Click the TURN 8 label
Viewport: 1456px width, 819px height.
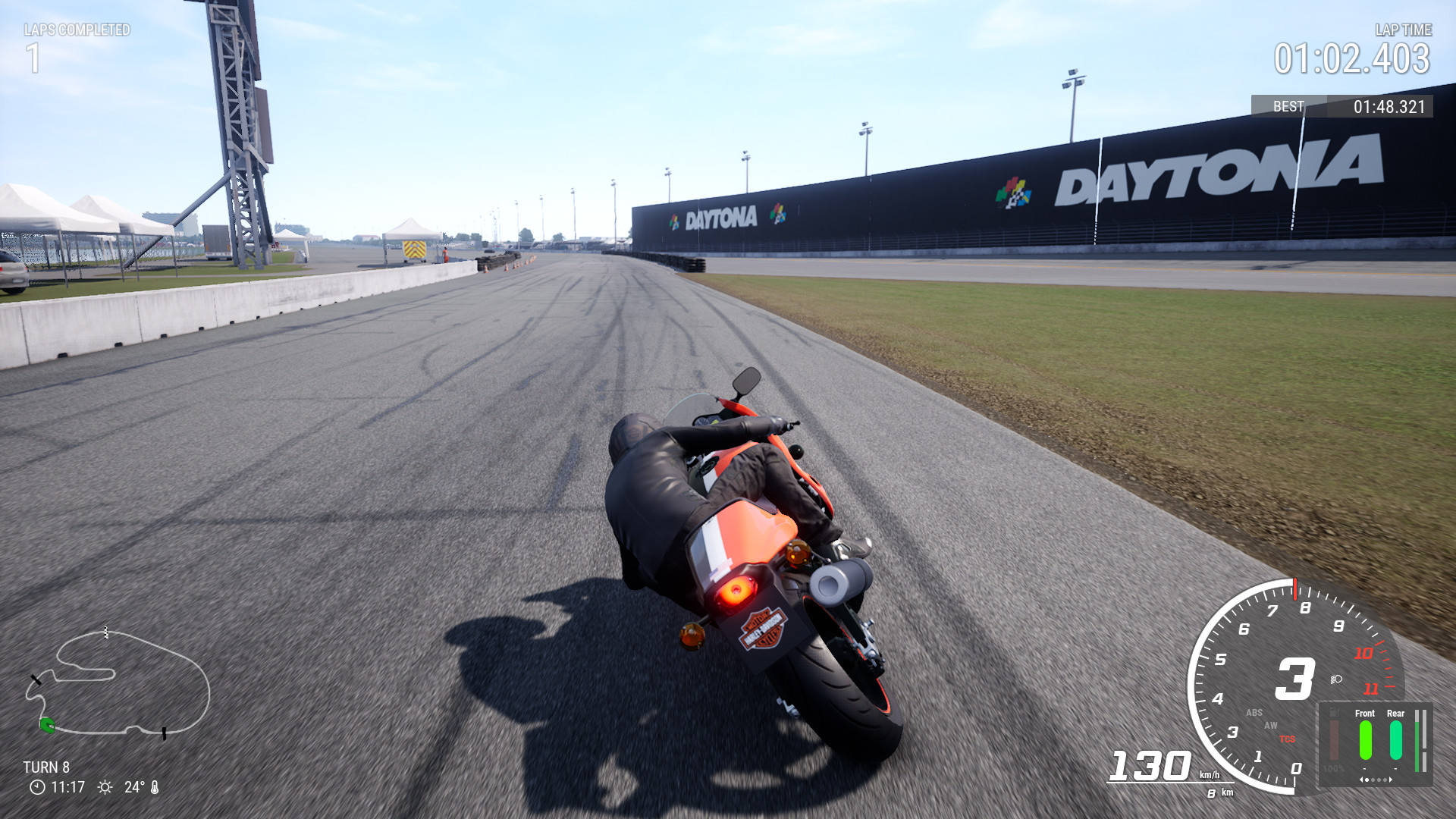pyautogui.click(x=46, y=767)
